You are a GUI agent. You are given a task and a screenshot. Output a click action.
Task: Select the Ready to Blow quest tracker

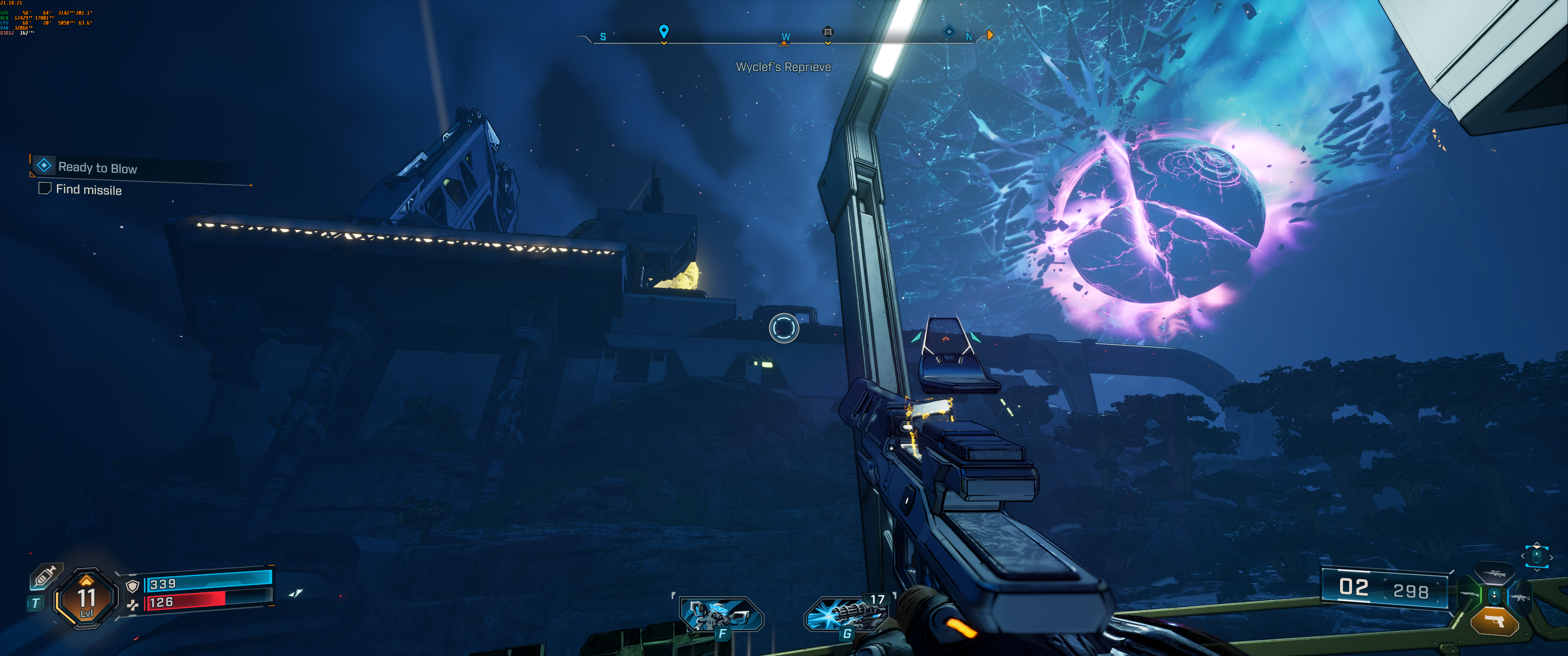(98, 167)
